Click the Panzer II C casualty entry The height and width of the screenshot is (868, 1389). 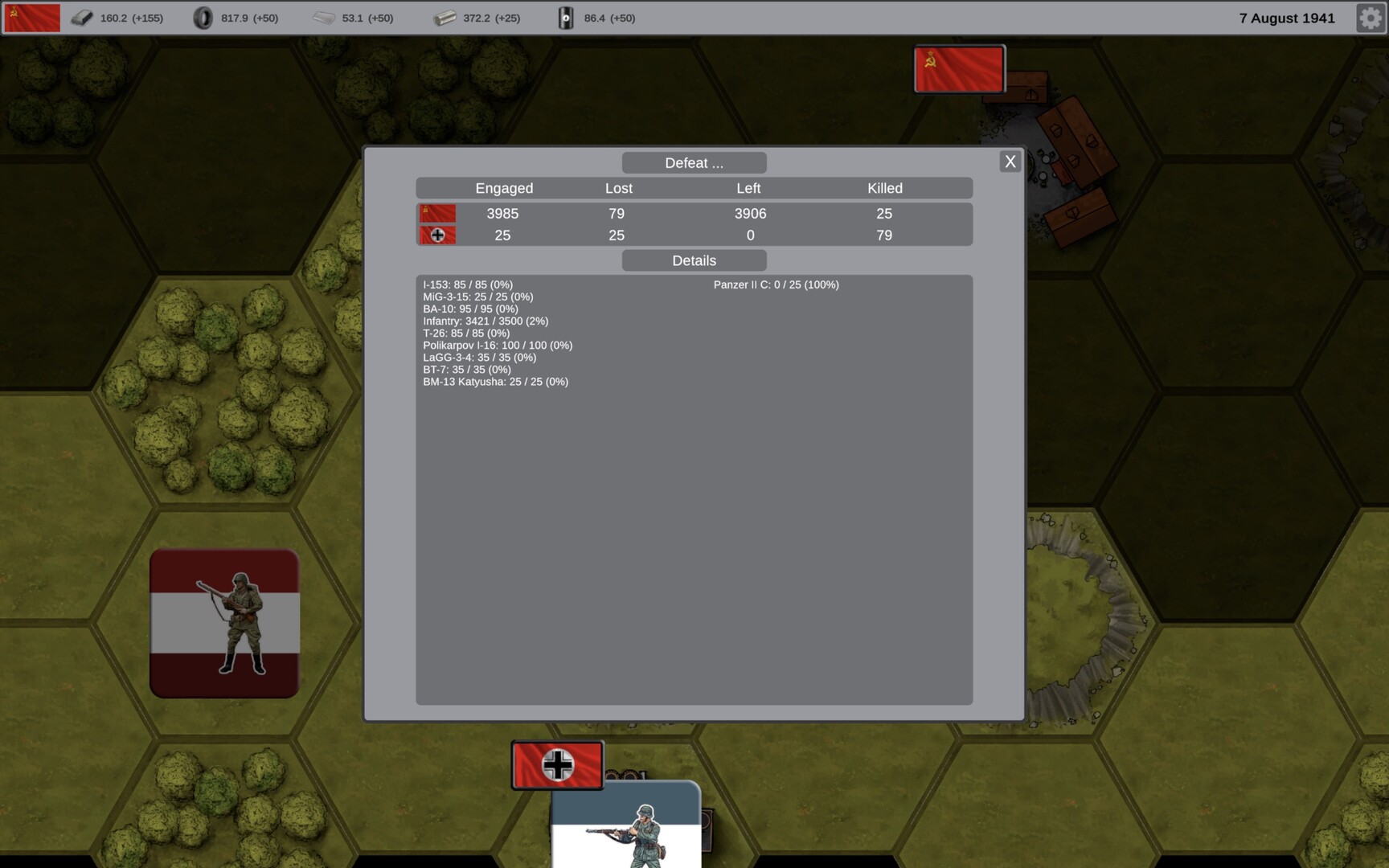[x=774, y=285]
